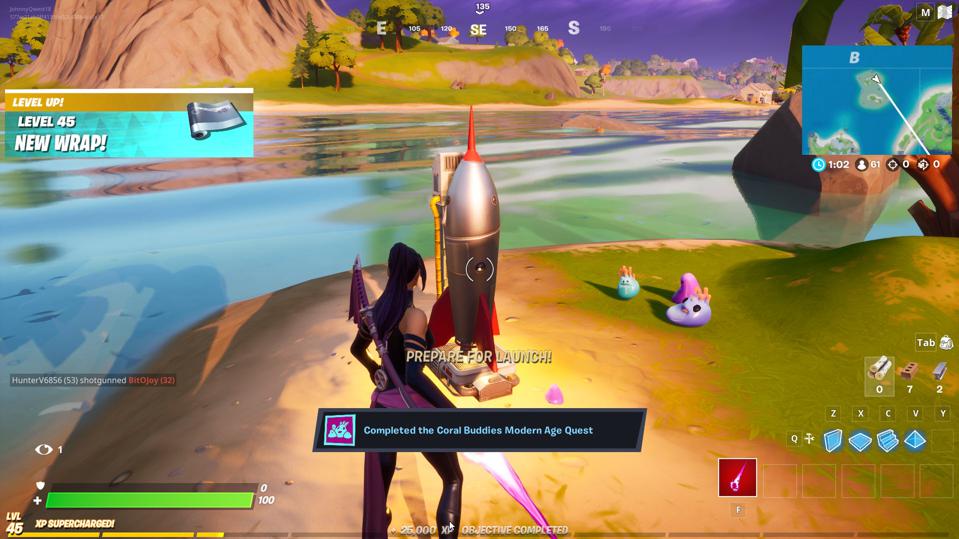Select the pink pickaxe hotbar slot
This screenshot has width=959, height=539.
tap(738, 478)
